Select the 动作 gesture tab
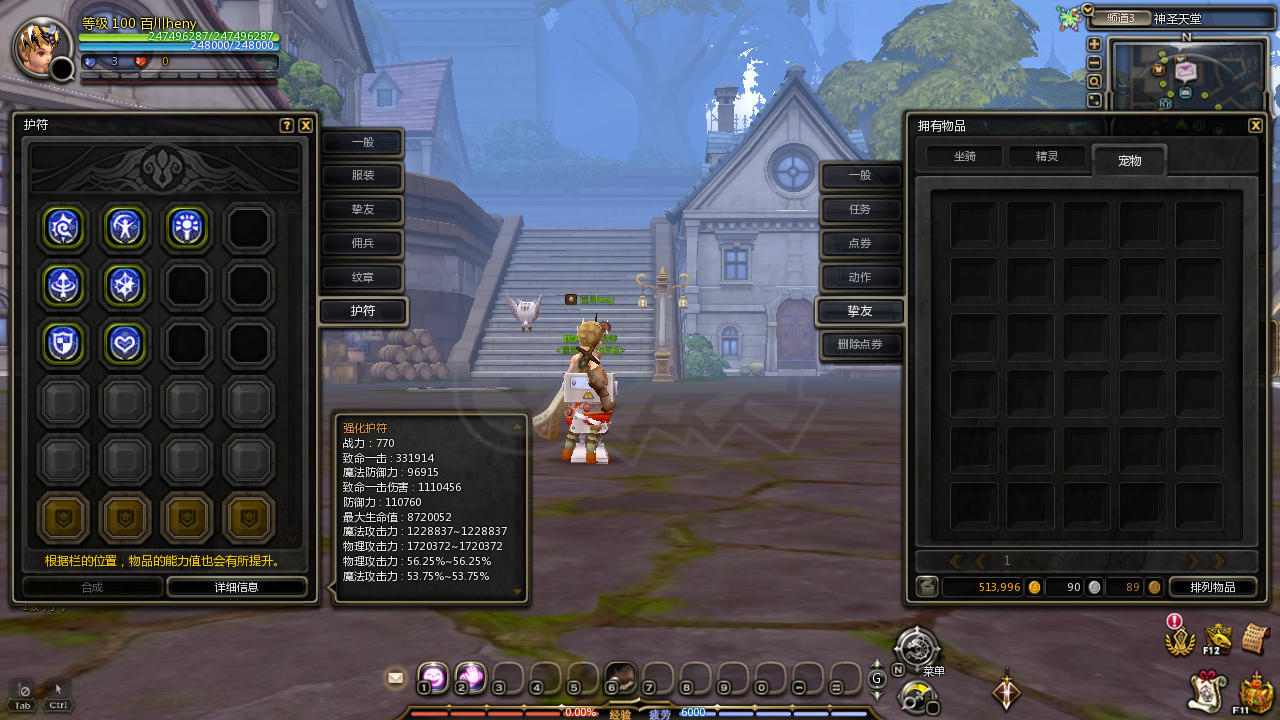 (860, 277)
